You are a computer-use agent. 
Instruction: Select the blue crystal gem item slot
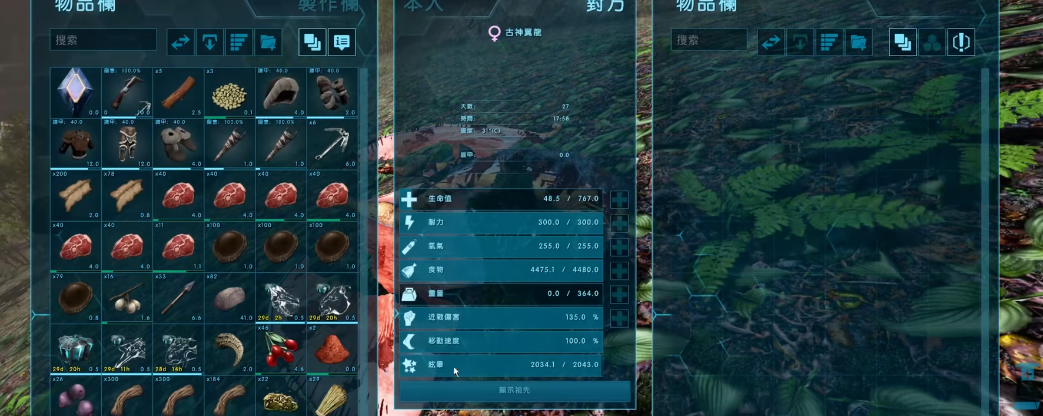click(x=74, y=91)
